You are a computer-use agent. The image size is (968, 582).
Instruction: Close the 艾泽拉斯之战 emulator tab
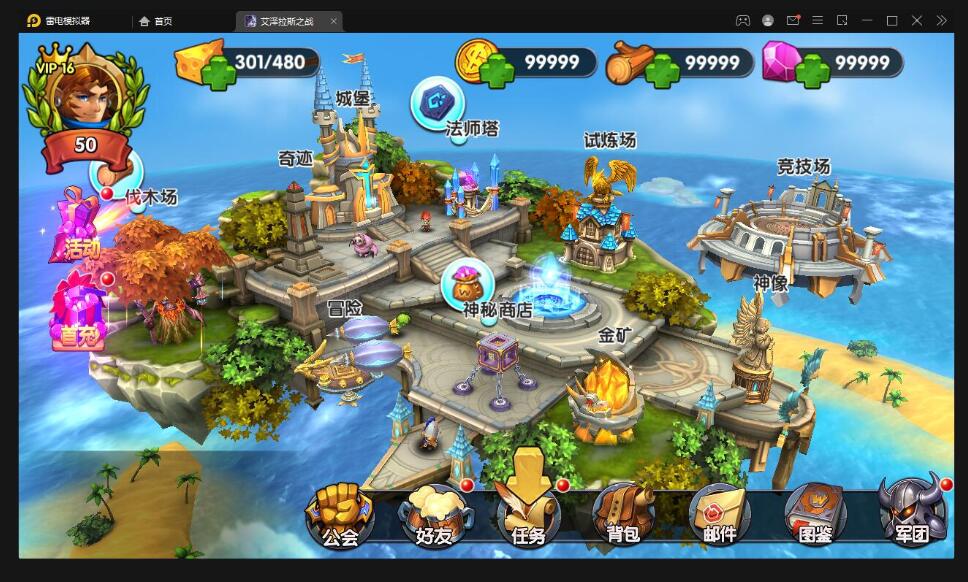pos(333,21)
